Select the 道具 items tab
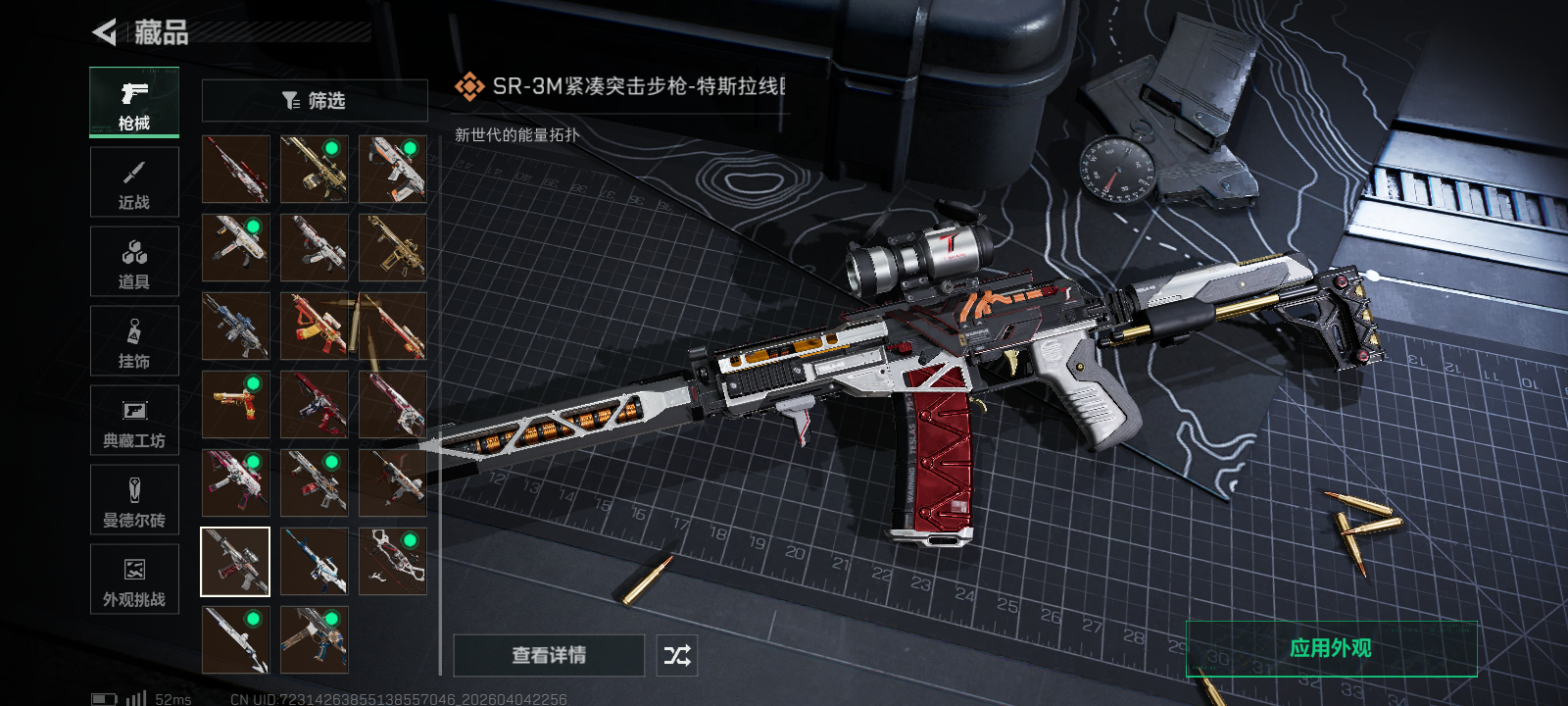Image resolution: width=1568 pixels, height=706 pixels. [x=134, y=262]
